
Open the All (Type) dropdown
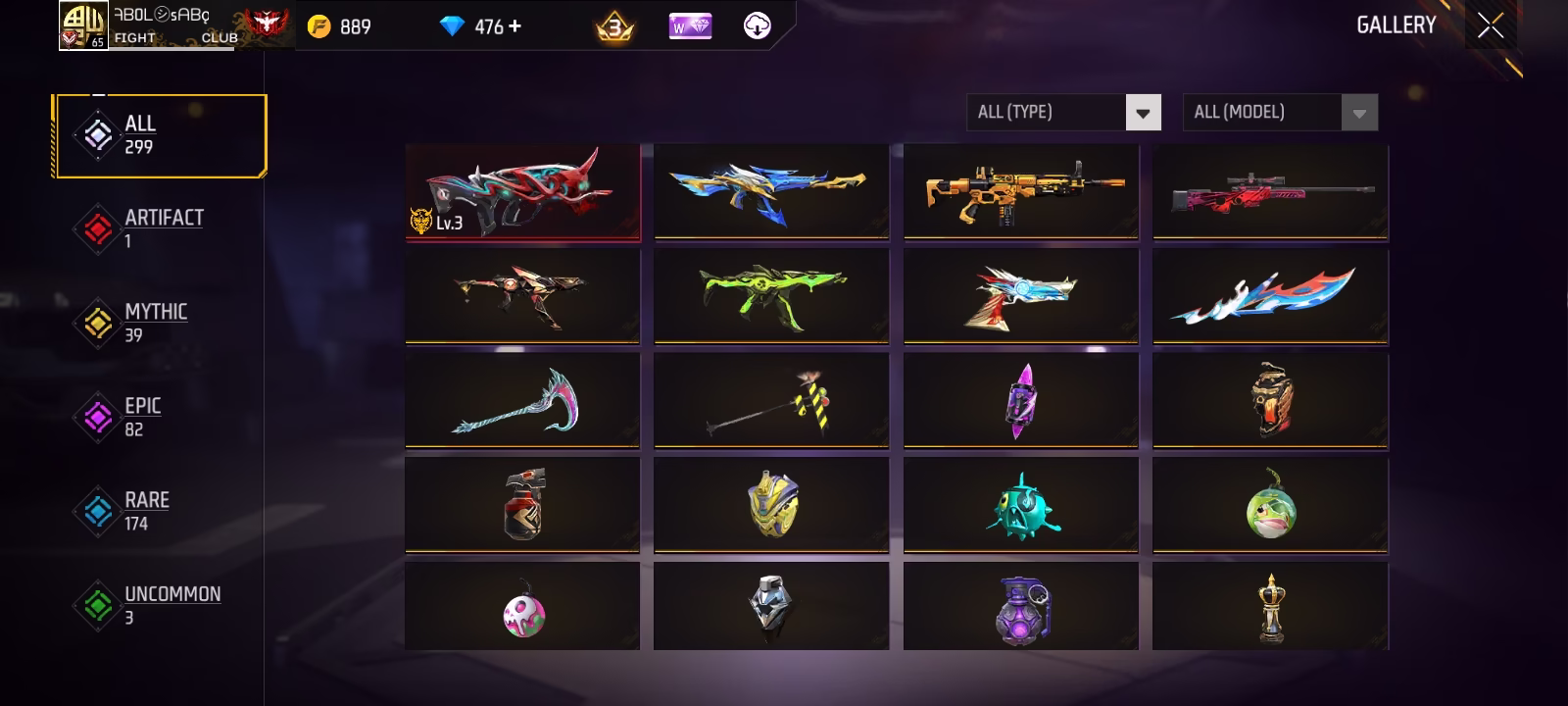tap(1063, 113)
